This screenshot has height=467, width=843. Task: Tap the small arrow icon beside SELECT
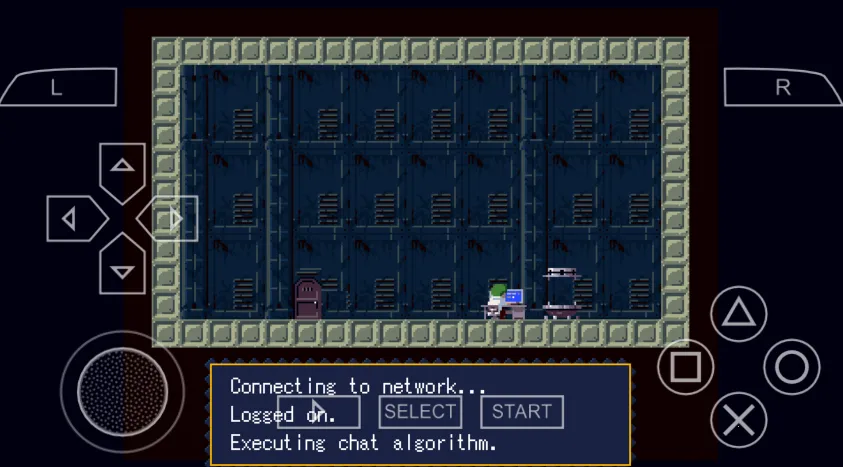318,411
